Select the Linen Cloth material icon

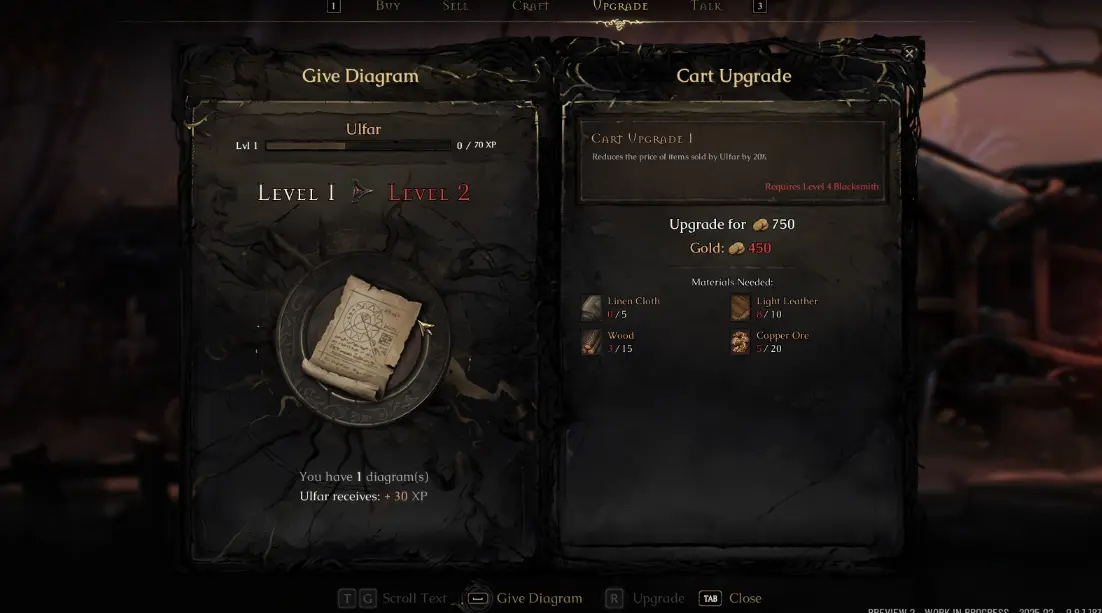(592, 307)
